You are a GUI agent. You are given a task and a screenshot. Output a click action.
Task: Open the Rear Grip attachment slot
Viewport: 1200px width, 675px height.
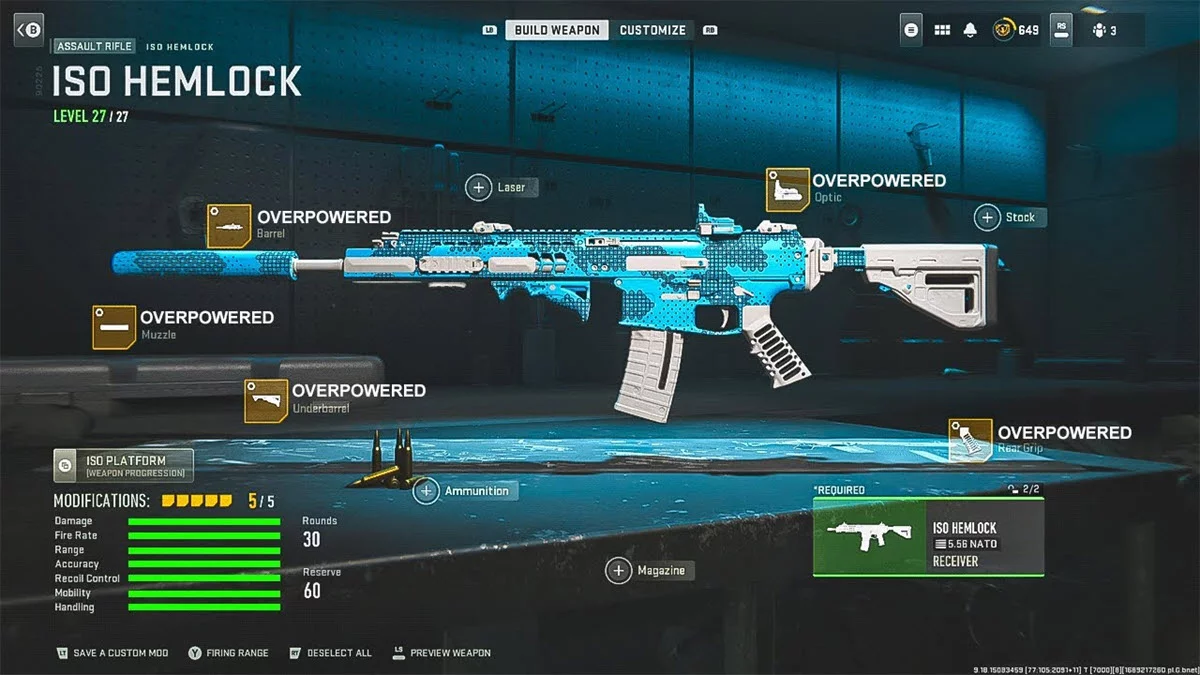pyautogui.click(x=970, y=440)
